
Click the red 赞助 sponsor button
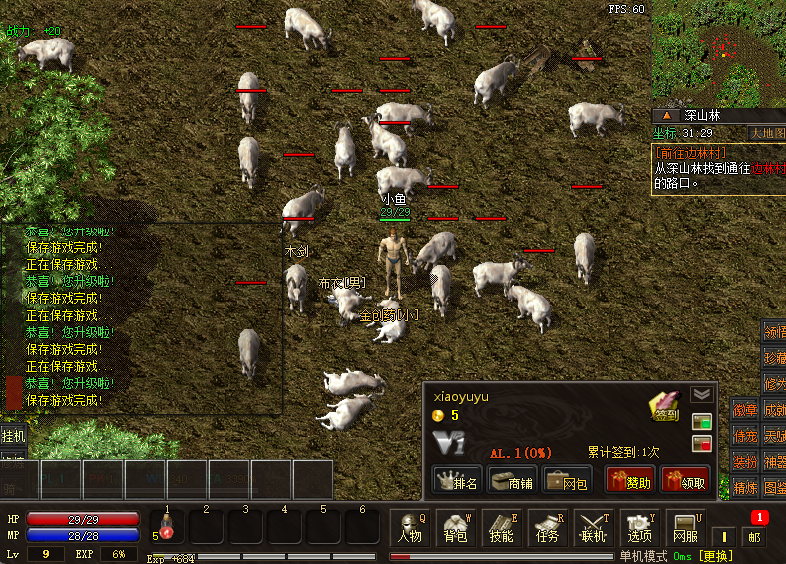[631, 481]
